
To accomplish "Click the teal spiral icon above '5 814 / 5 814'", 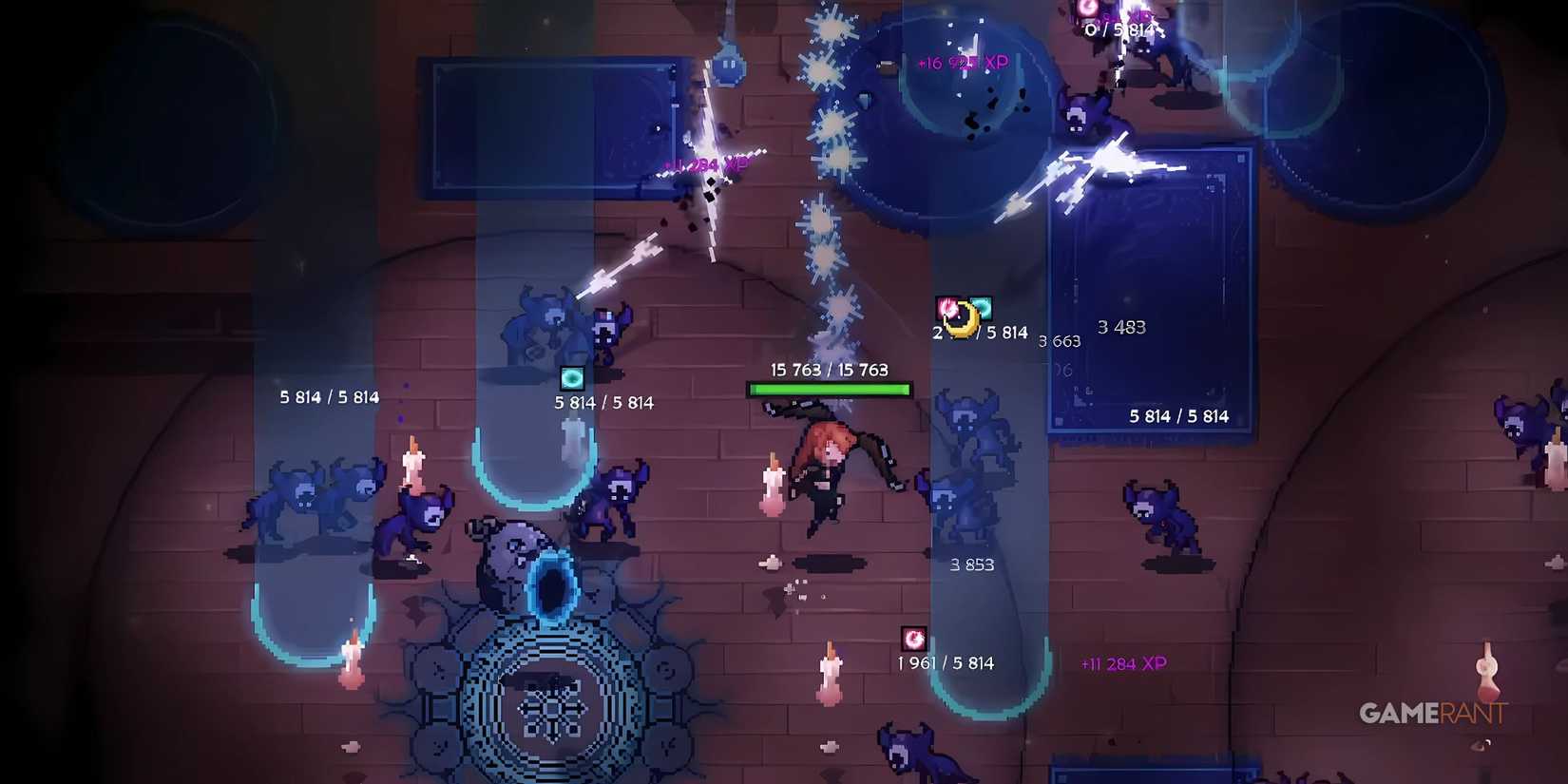I will click(572, 376).
